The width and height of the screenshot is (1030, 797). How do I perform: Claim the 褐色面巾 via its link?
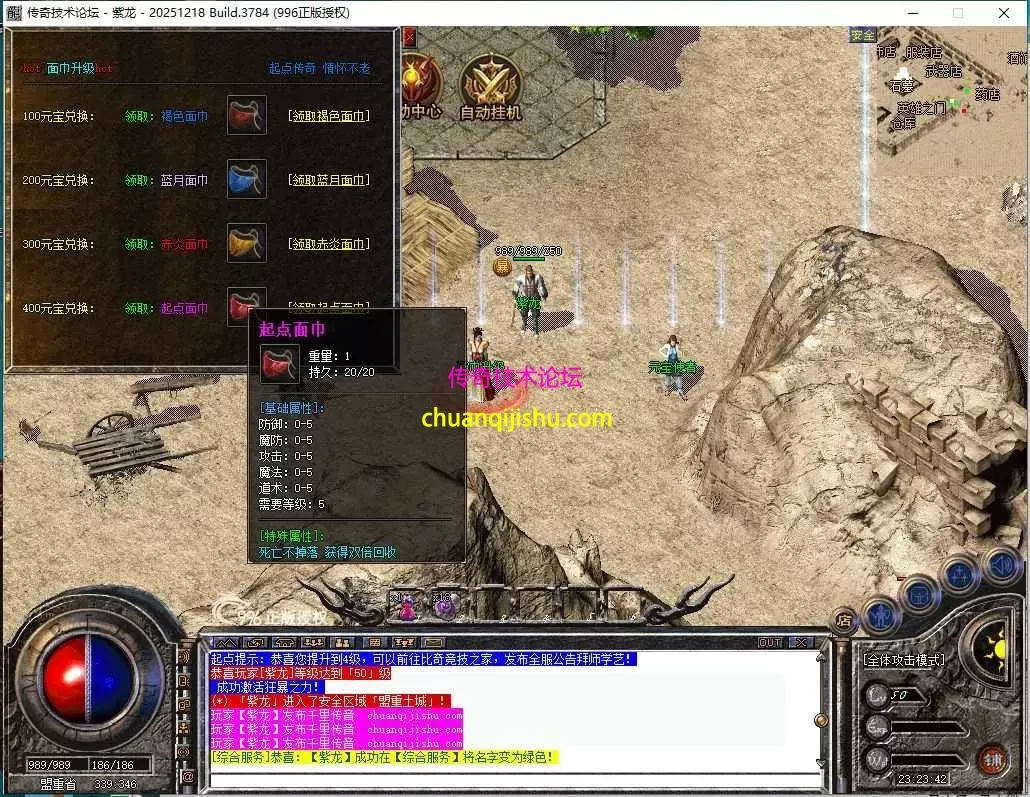coord(328,116)
